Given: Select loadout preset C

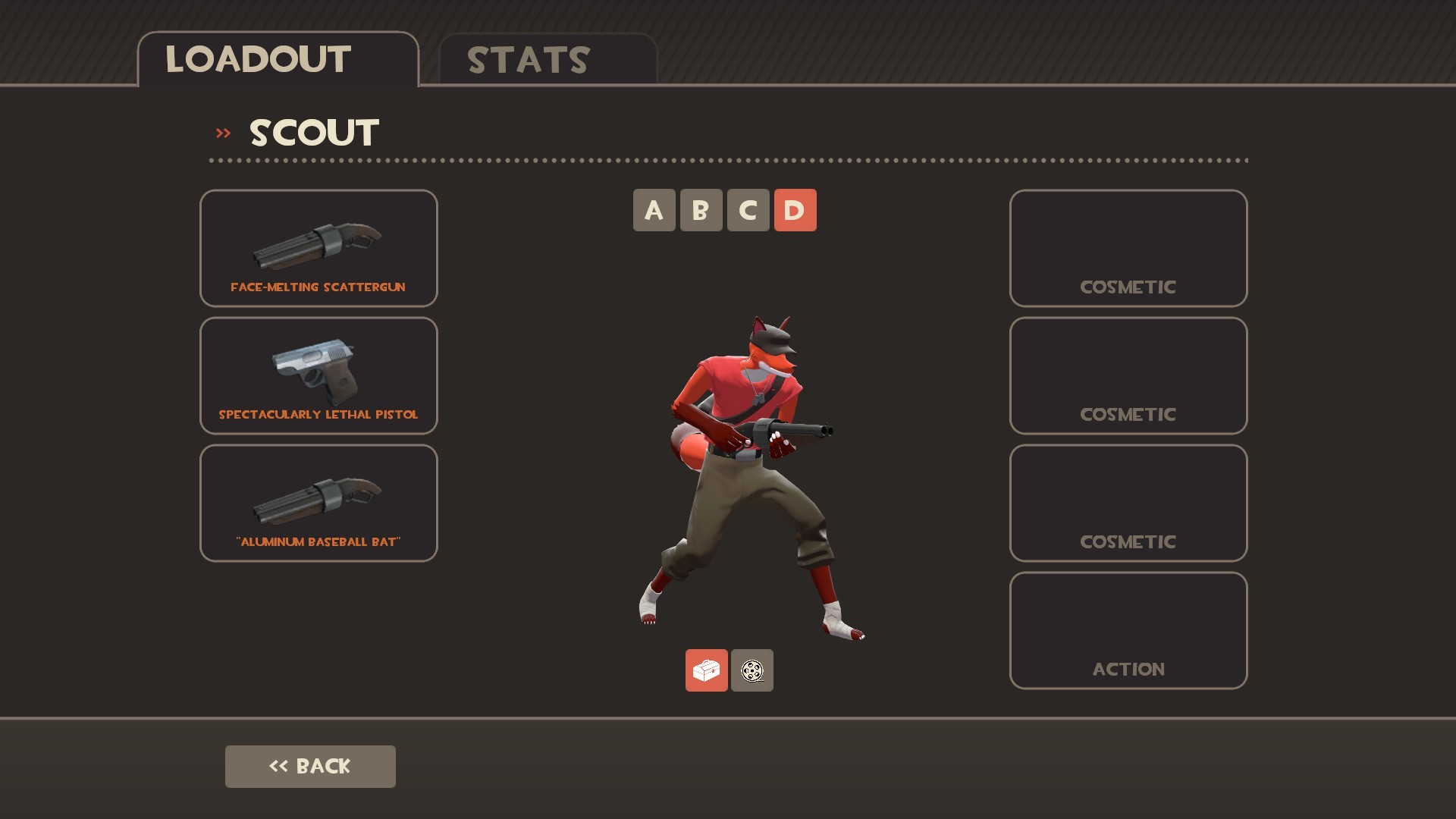Looking at the screenshot, I should tap(748, 210).
